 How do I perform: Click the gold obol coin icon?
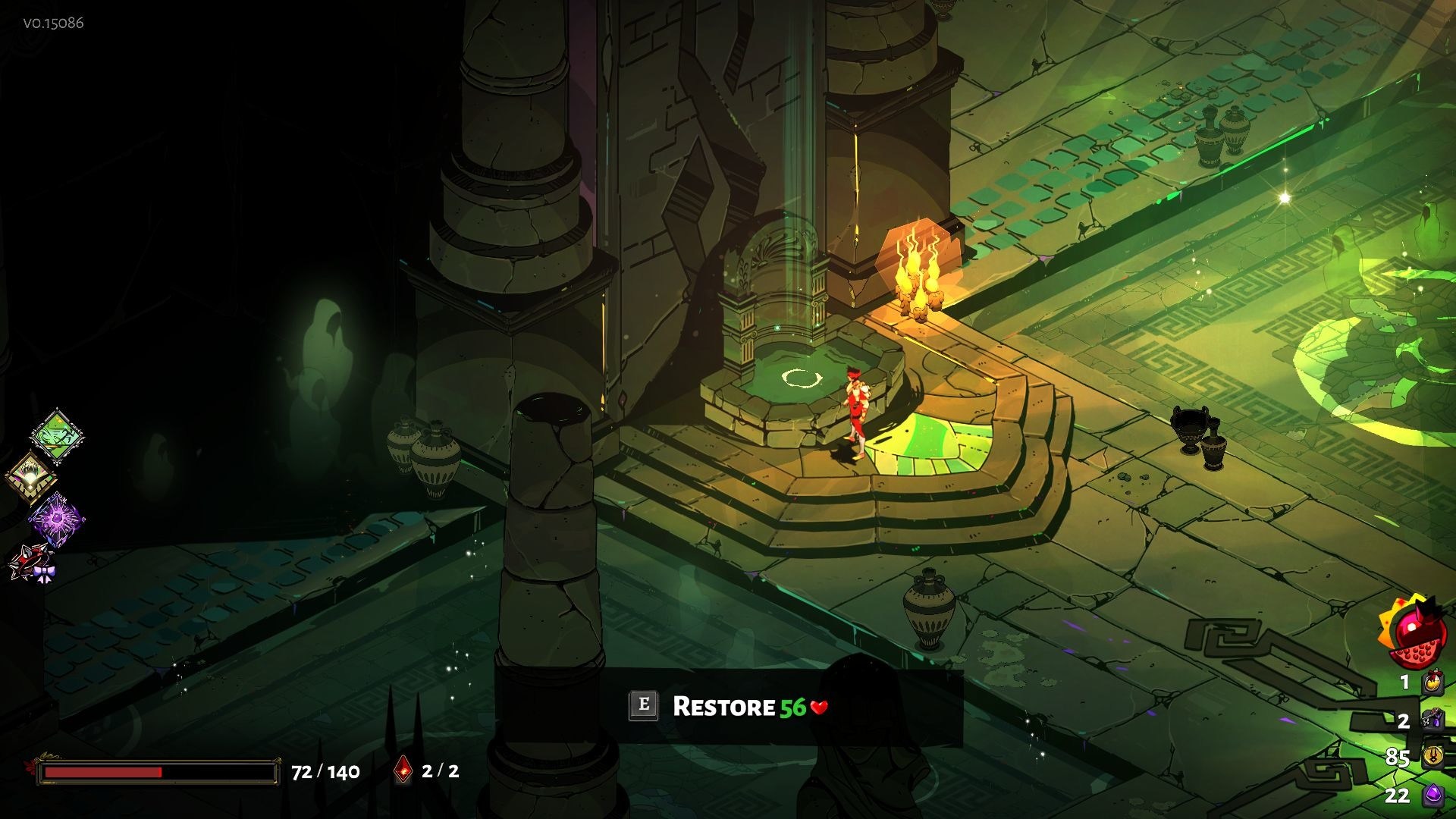coord(1432,756)
